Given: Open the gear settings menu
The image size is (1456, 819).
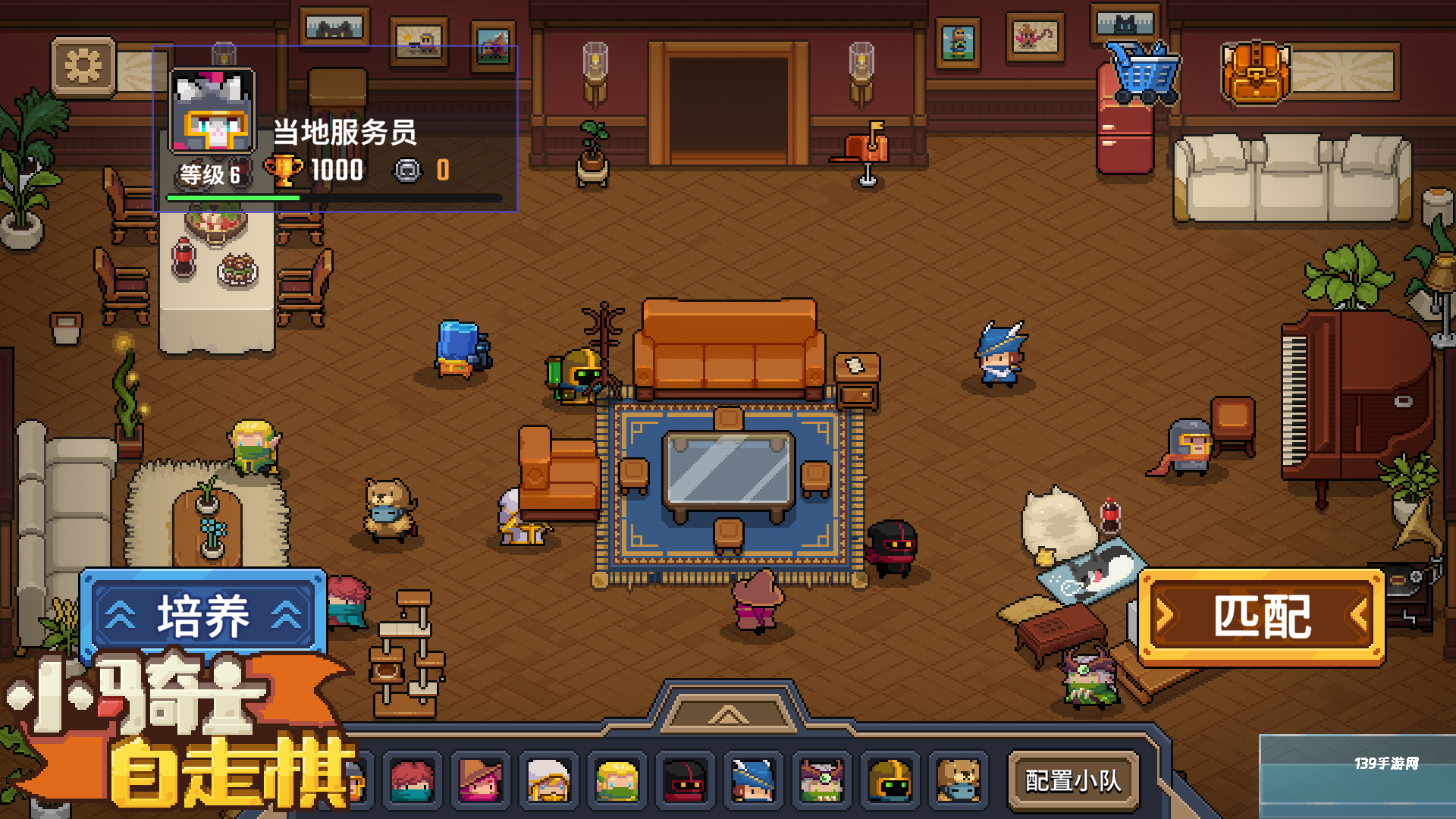Looking at the screenshot, I should pos(83,67).
